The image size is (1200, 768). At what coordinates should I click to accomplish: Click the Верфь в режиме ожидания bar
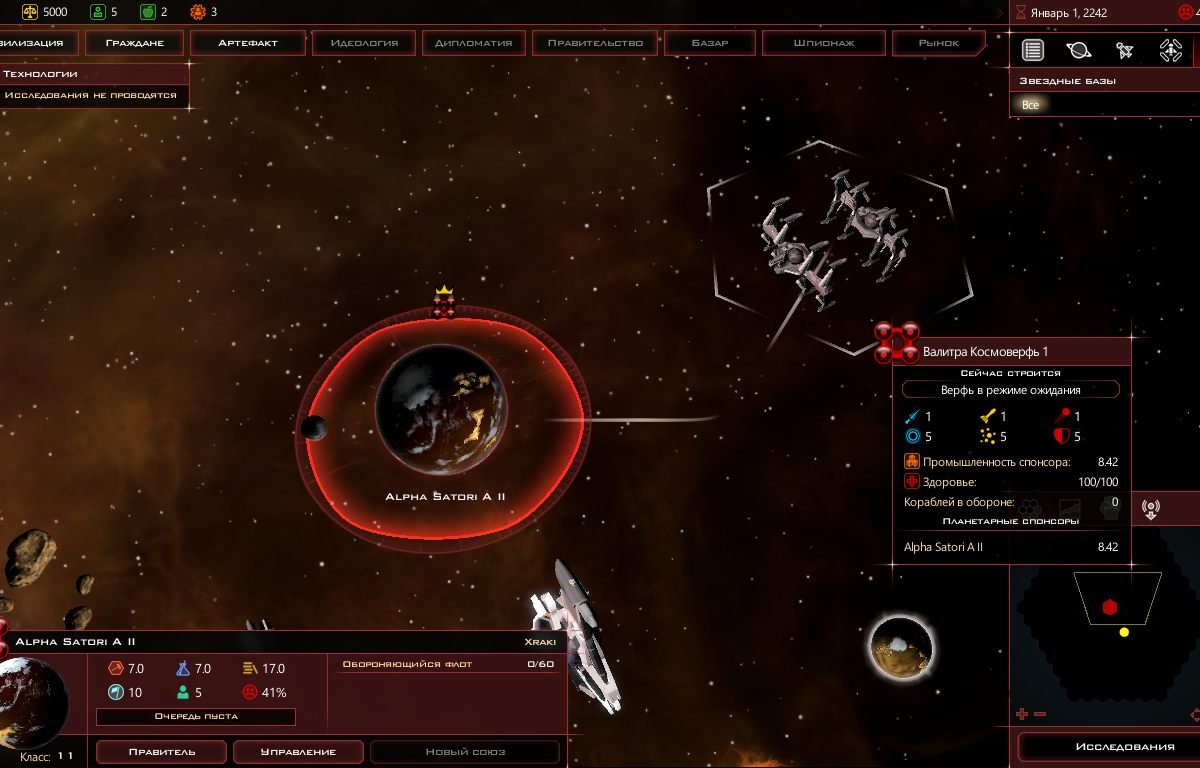point(1010,390)
